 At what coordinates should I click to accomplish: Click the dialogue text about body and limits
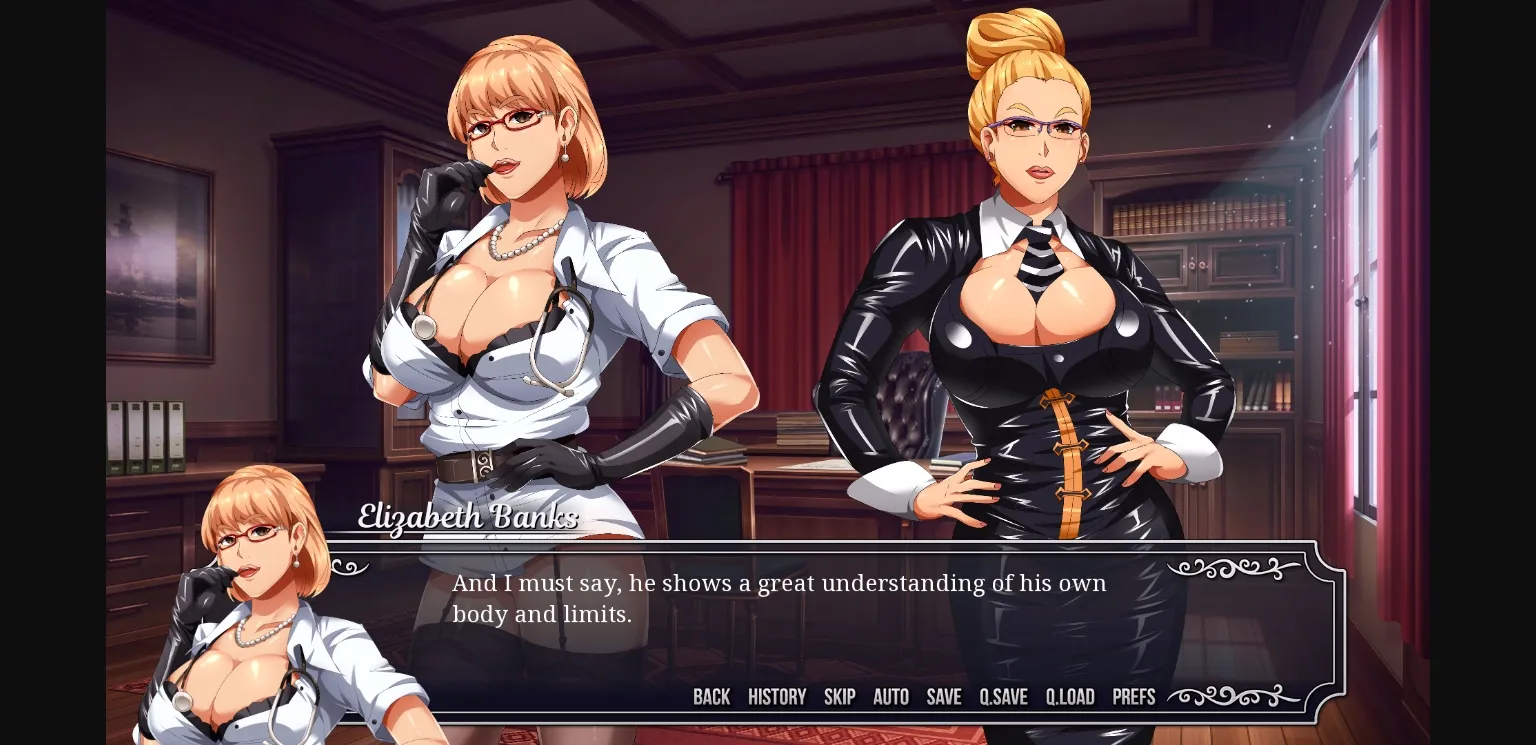(x=780, y=598)
